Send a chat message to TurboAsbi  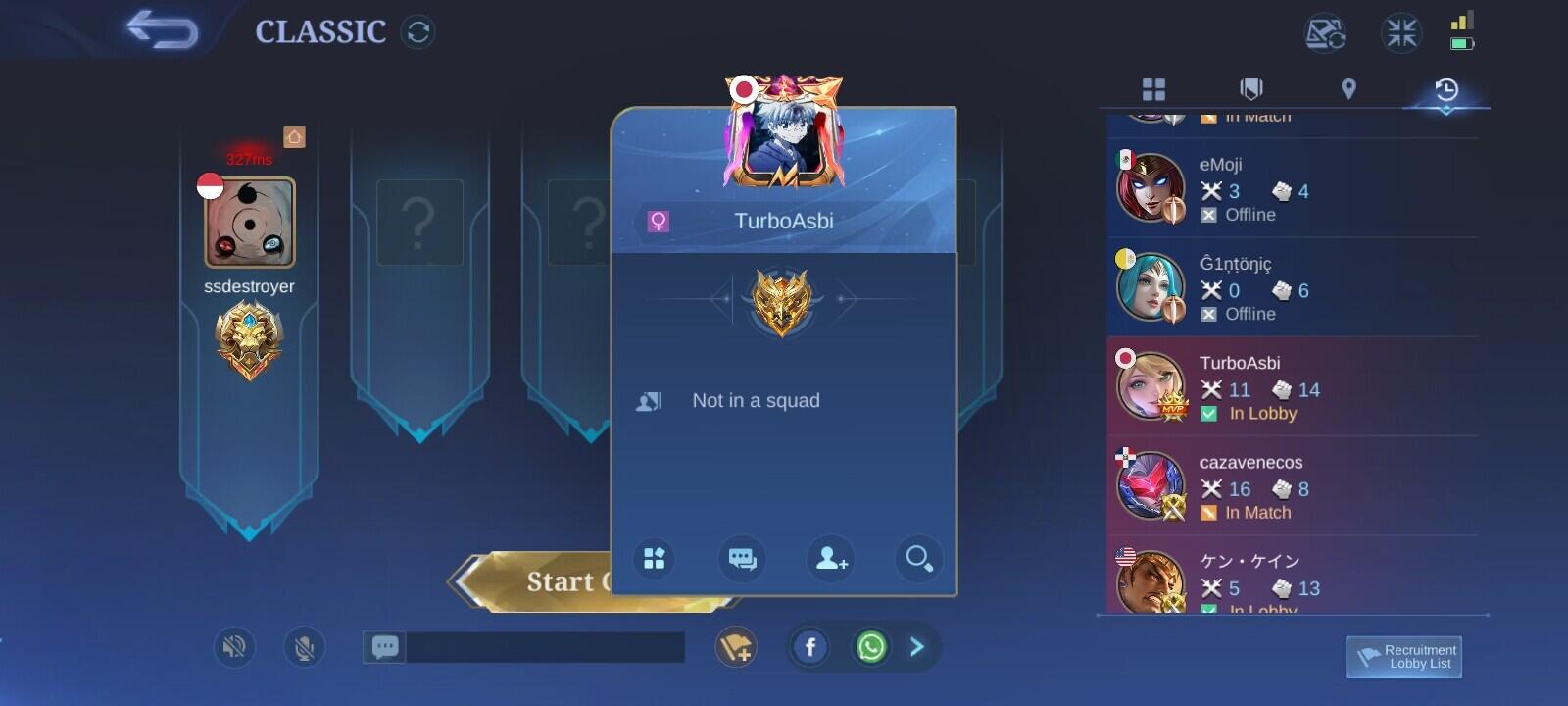[742, 559]
